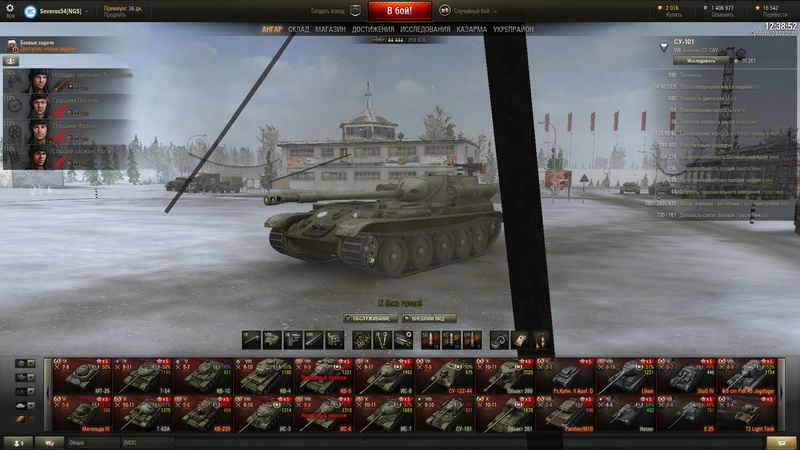Go to the ДОСТИЖЕНИЯ tab
800x450 pixels.
(373, 30)
